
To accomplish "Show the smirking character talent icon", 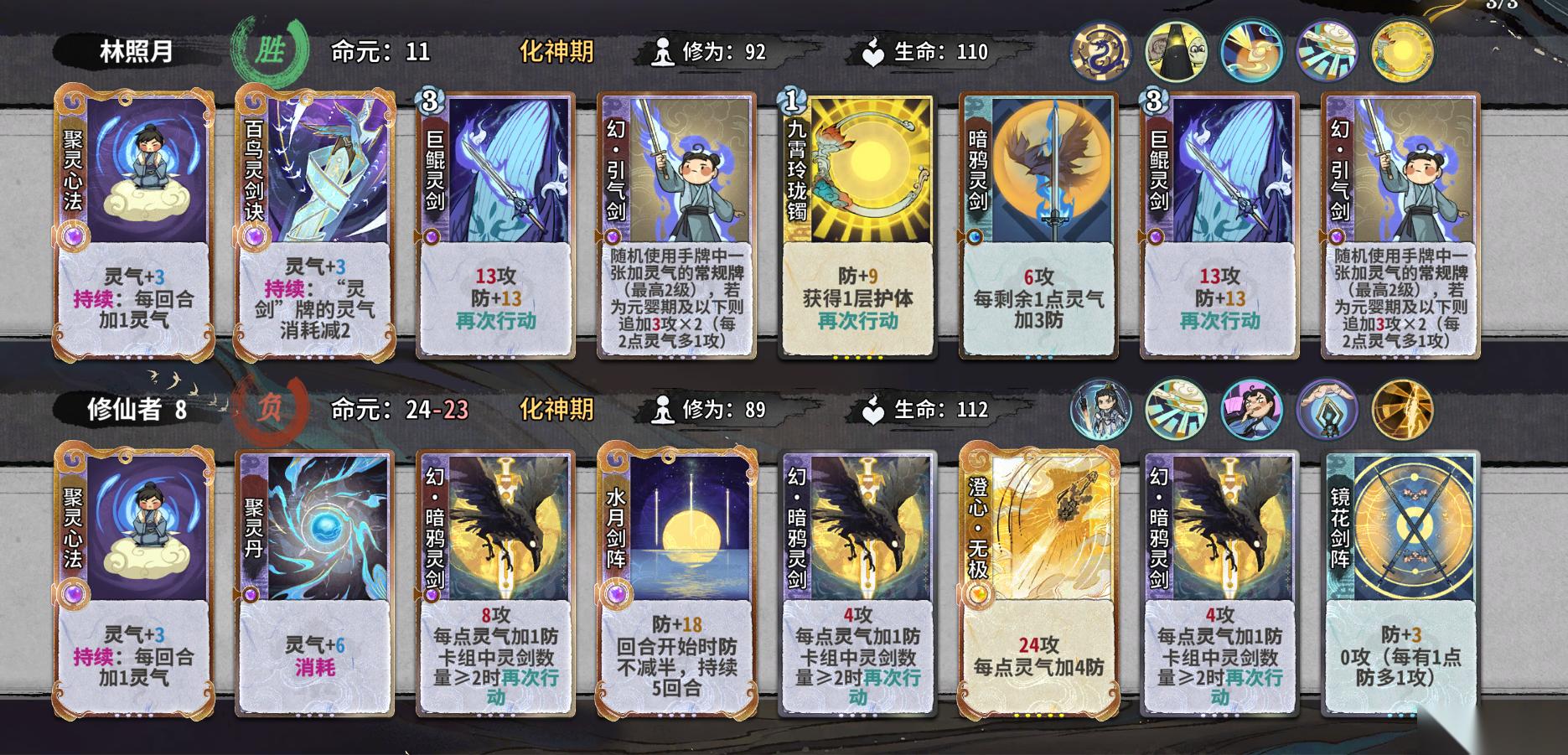I will (x=1251, y=410).
